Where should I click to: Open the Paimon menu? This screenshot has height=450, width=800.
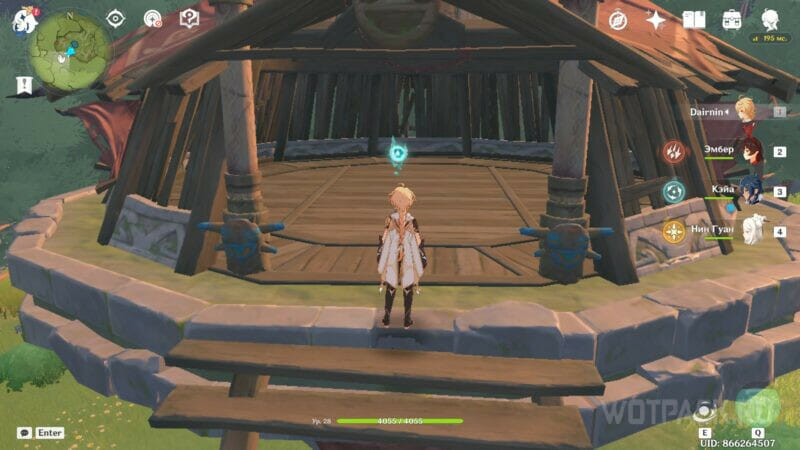pos(22,20)
